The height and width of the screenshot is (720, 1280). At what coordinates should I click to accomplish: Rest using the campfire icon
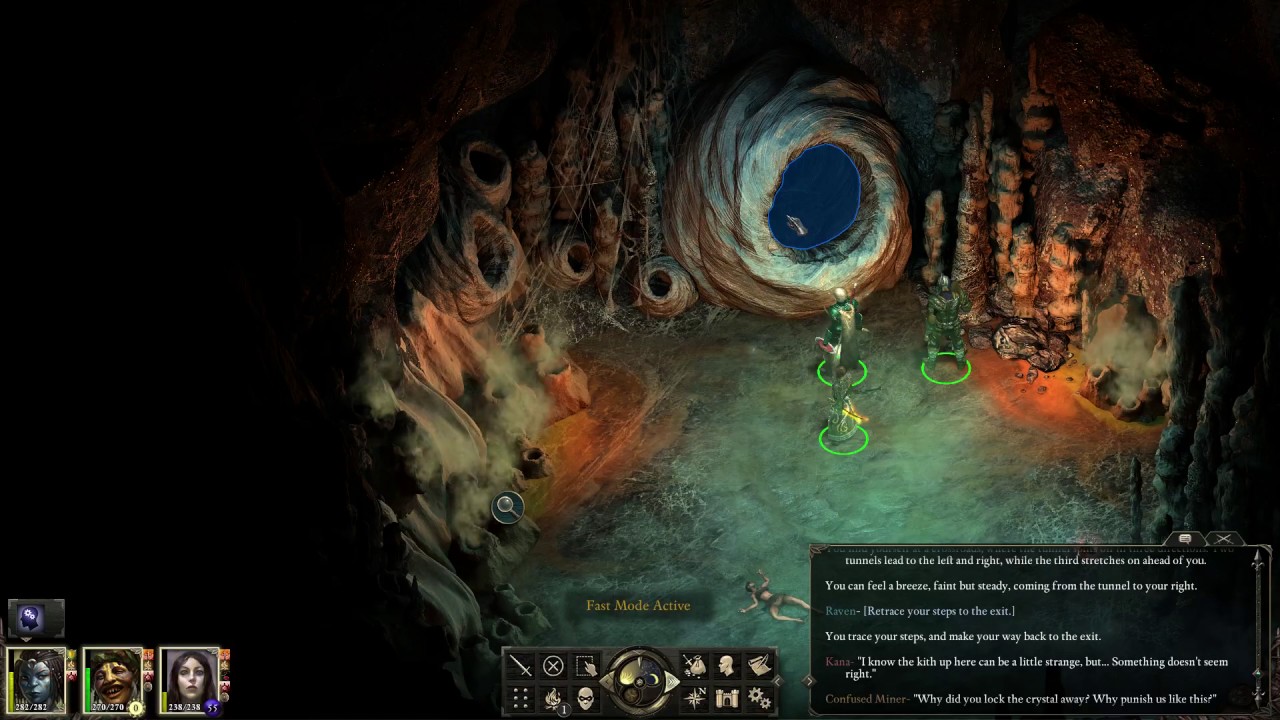pyautogui.click(x=553, y=698)
